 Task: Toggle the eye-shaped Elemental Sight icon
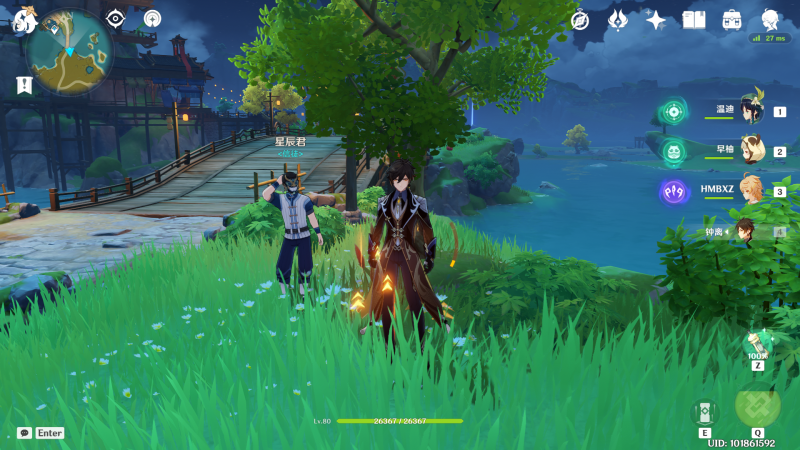[117, 19]
